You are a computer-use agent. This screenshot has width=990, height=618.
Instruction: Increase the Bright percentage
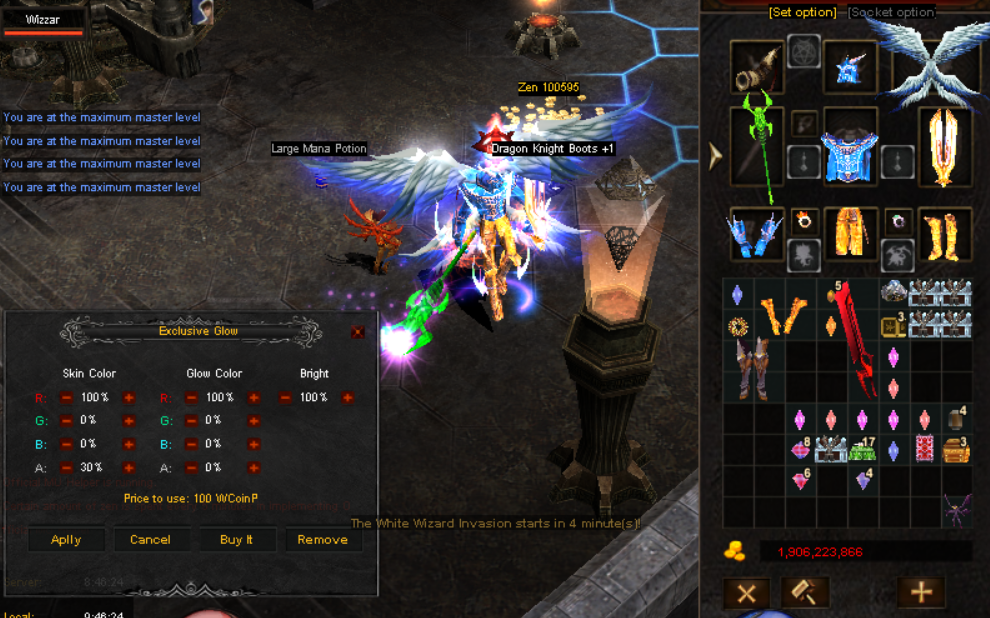pos(347,398)
